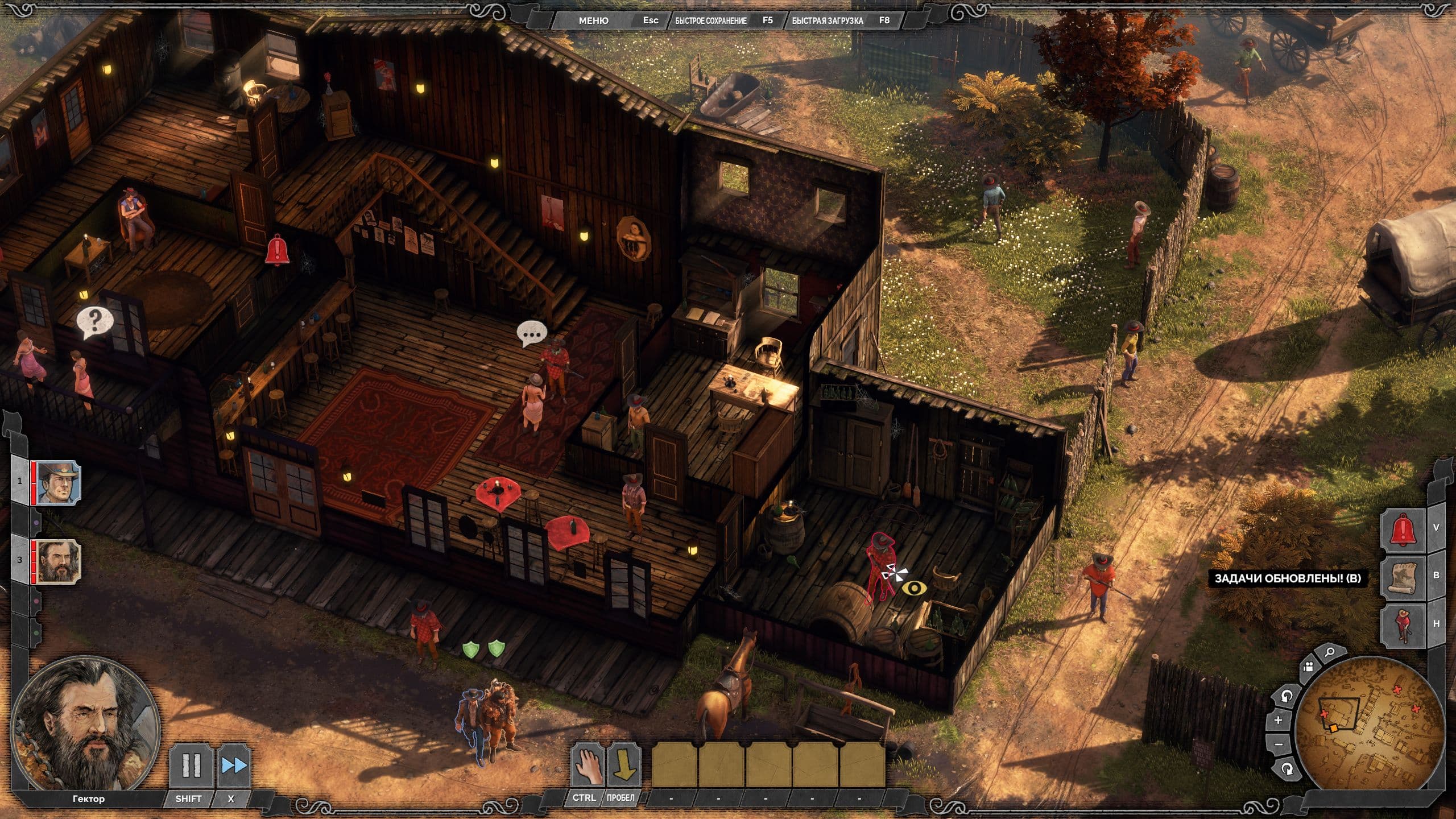
Task: Click the large Гектор character portrait
Action: coord(85,722)
